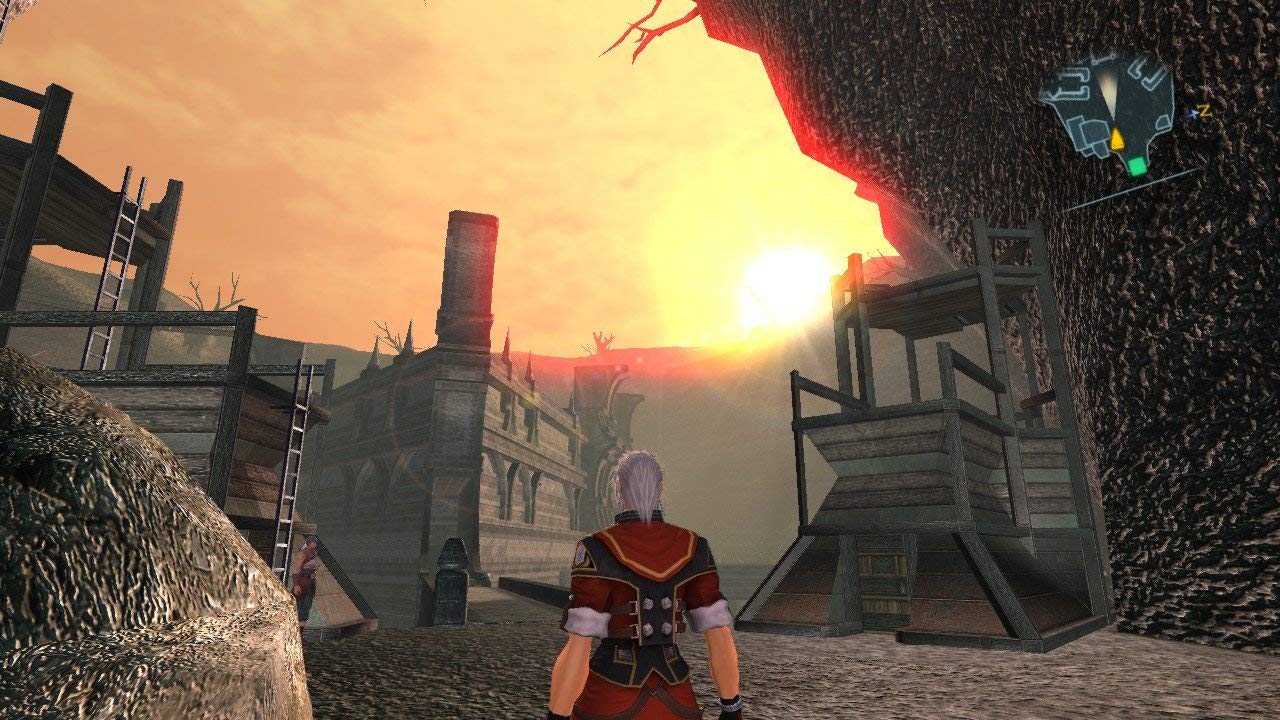Click the yellow player arrow on the minimap
Screen dimensions: 1280x720
pyautogui.click(x=1117, y=139)
